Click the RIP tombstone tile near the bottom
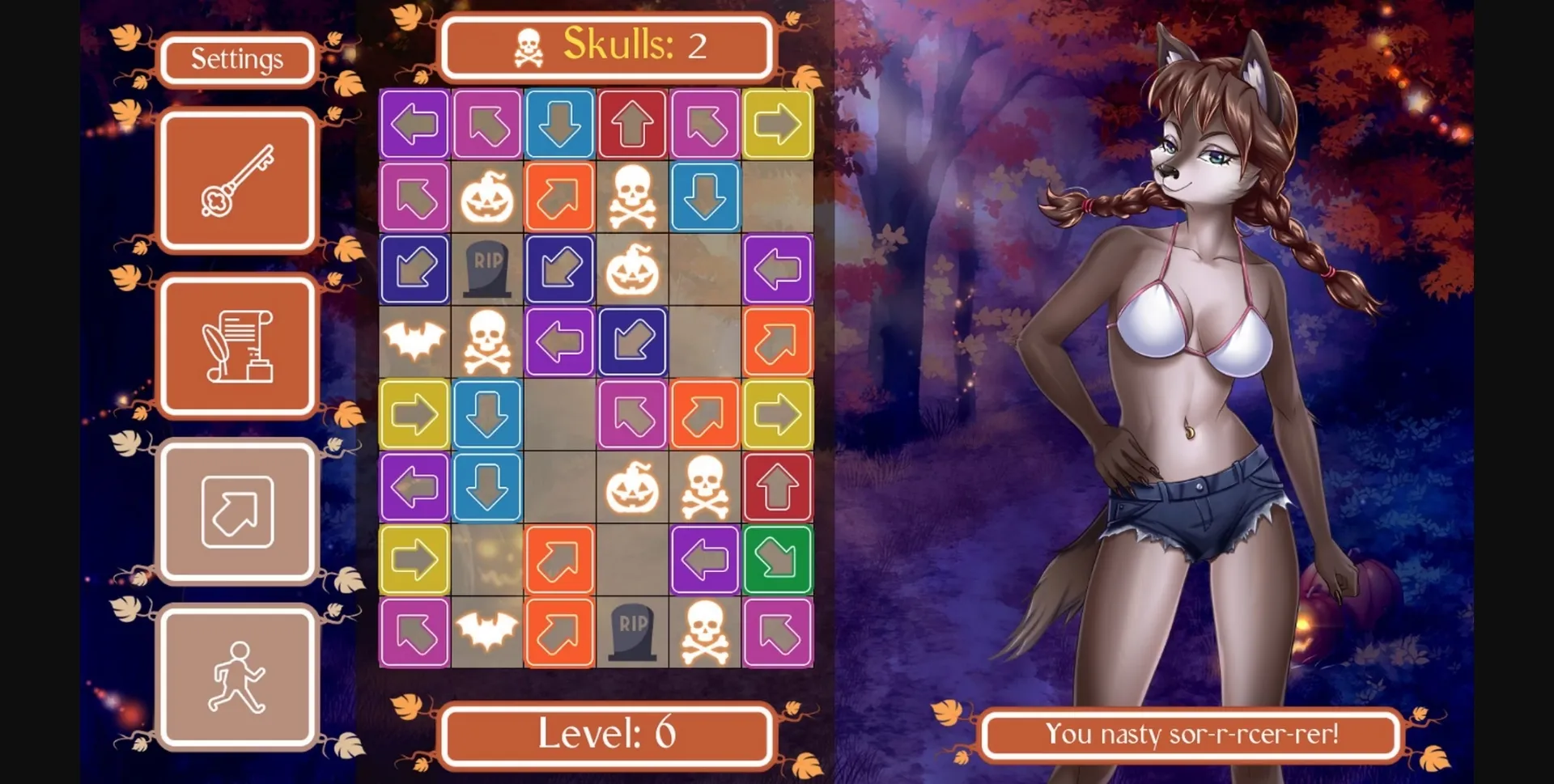This screenshot has width=1554, height=784. point(632,633)
